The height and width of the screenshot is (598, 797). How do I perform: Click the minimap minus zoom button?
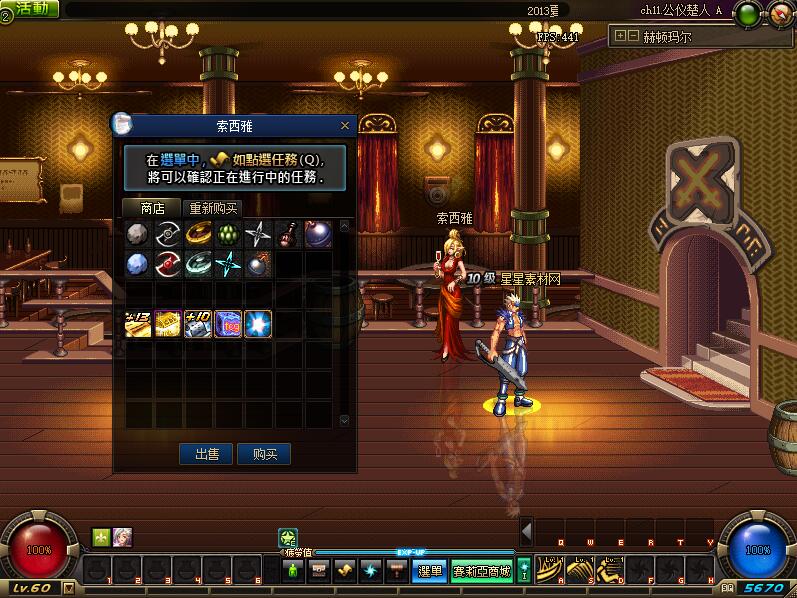tap(633, 35)
